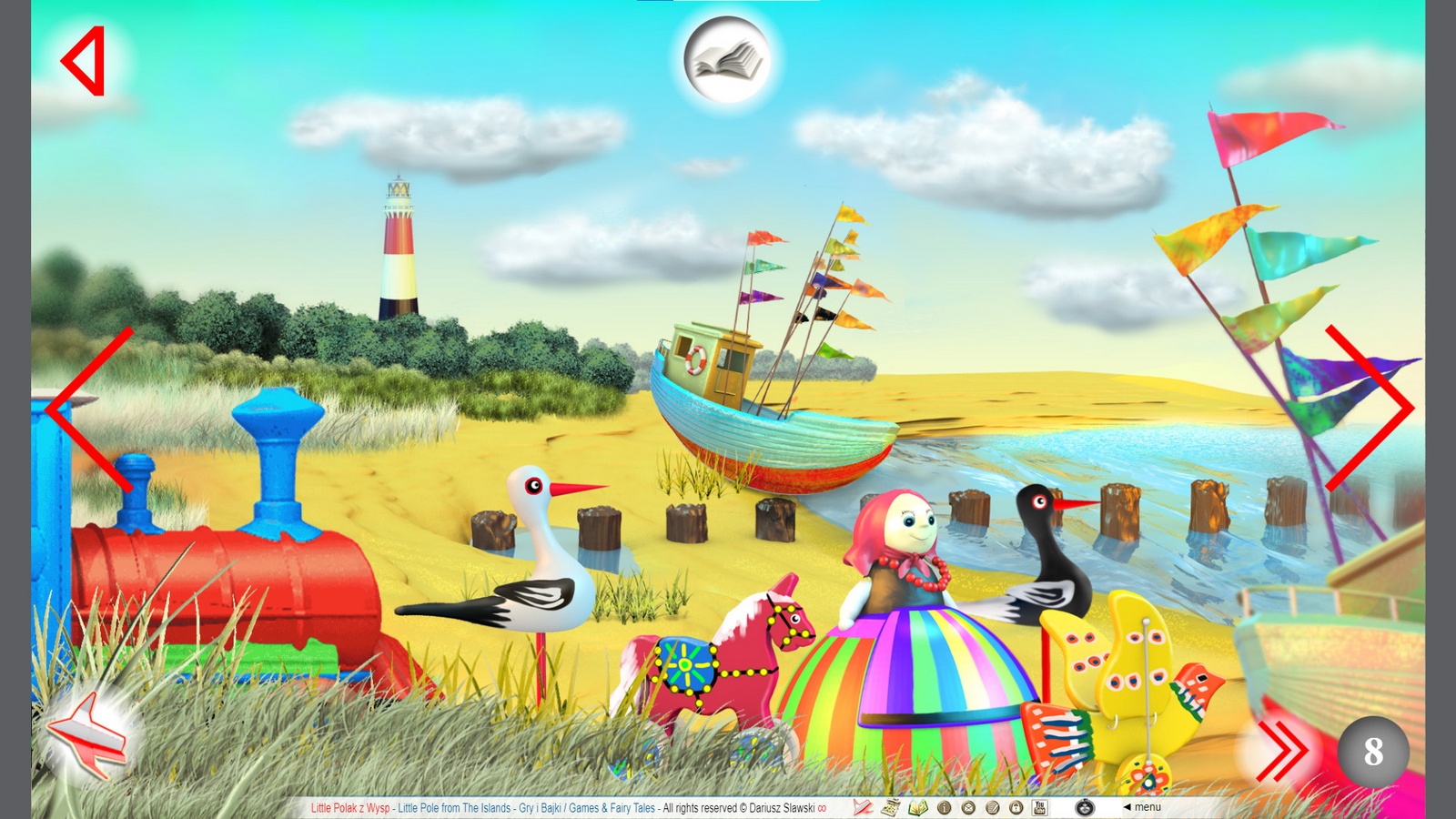Open the Little Polak z Wysp link
This screenshot has width=1456, height=819.
349,806
